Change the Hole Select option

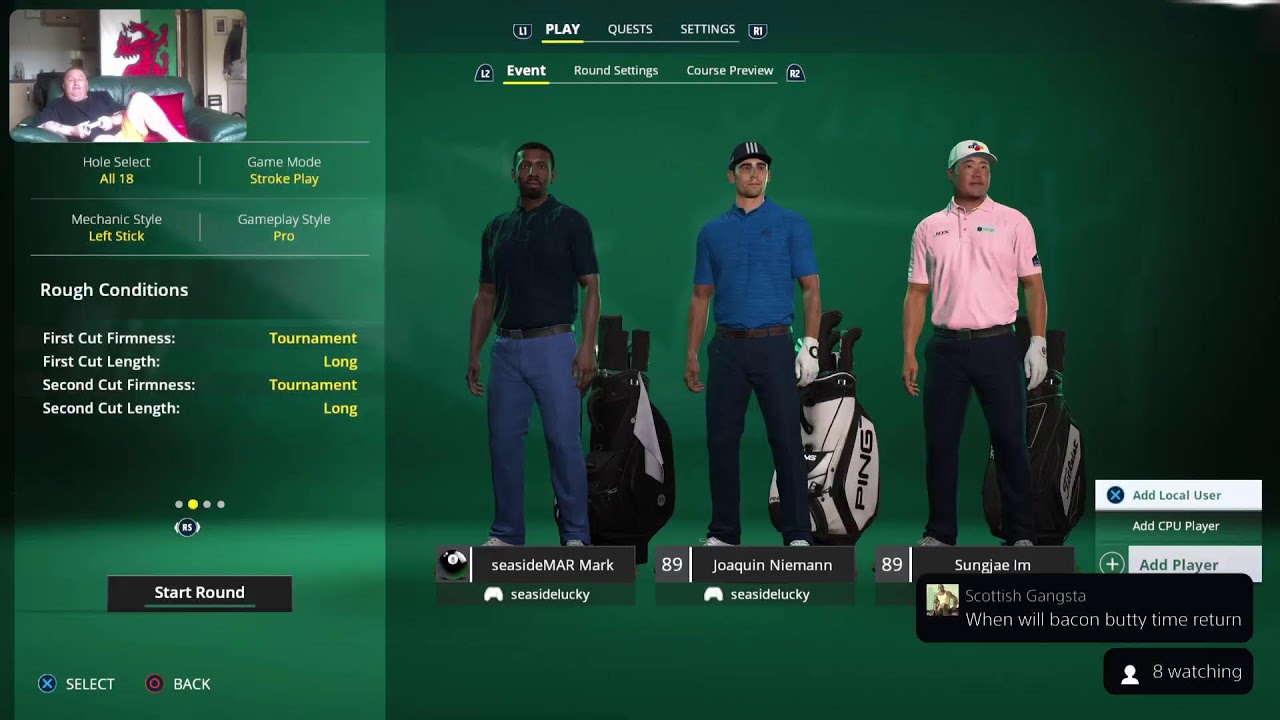click(x=116, y=171)
